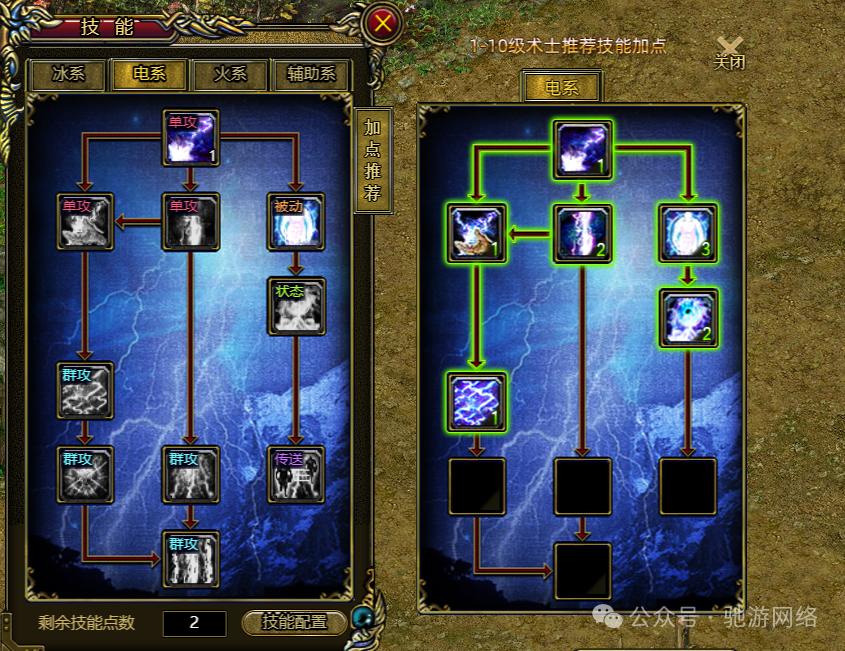
Task: Select the 状态 status skill icon
Action: click(x=295, y=306)
